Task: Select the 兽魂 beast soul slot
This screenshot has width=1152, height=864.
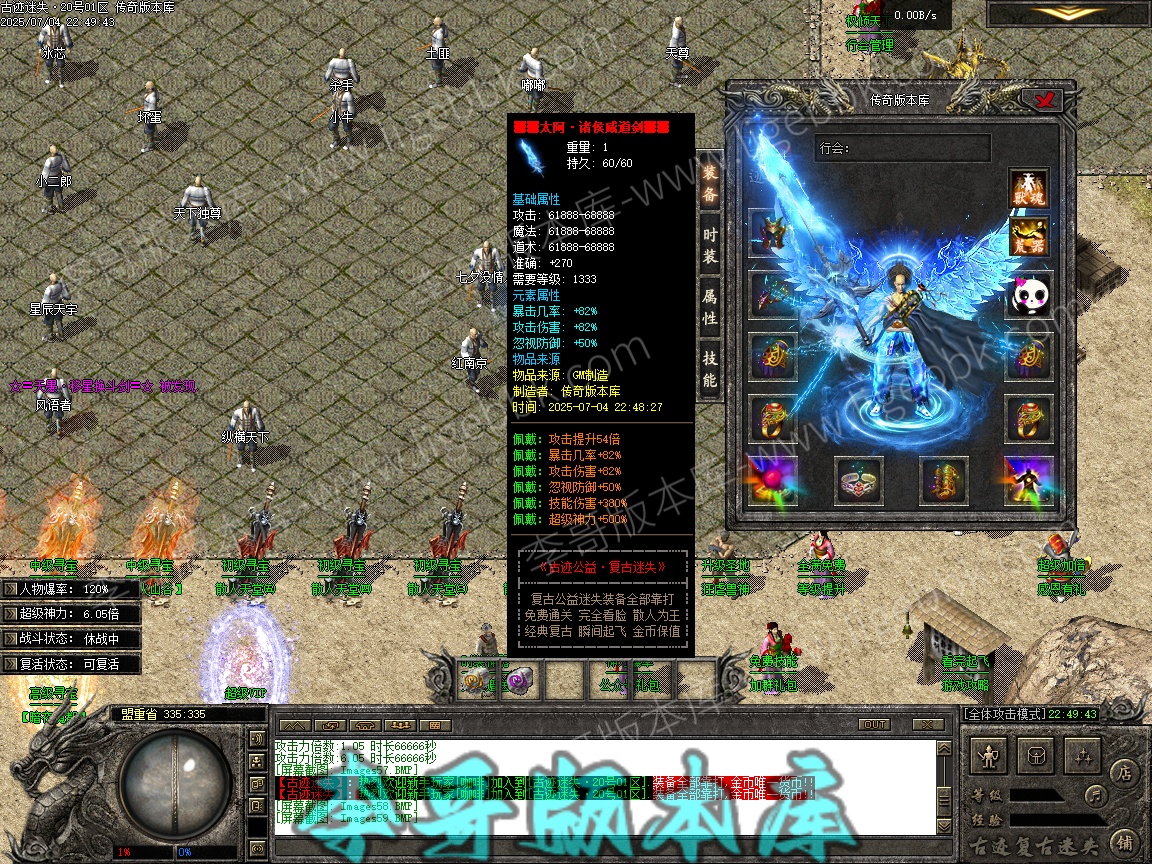Action: [x=1028, y=189]
